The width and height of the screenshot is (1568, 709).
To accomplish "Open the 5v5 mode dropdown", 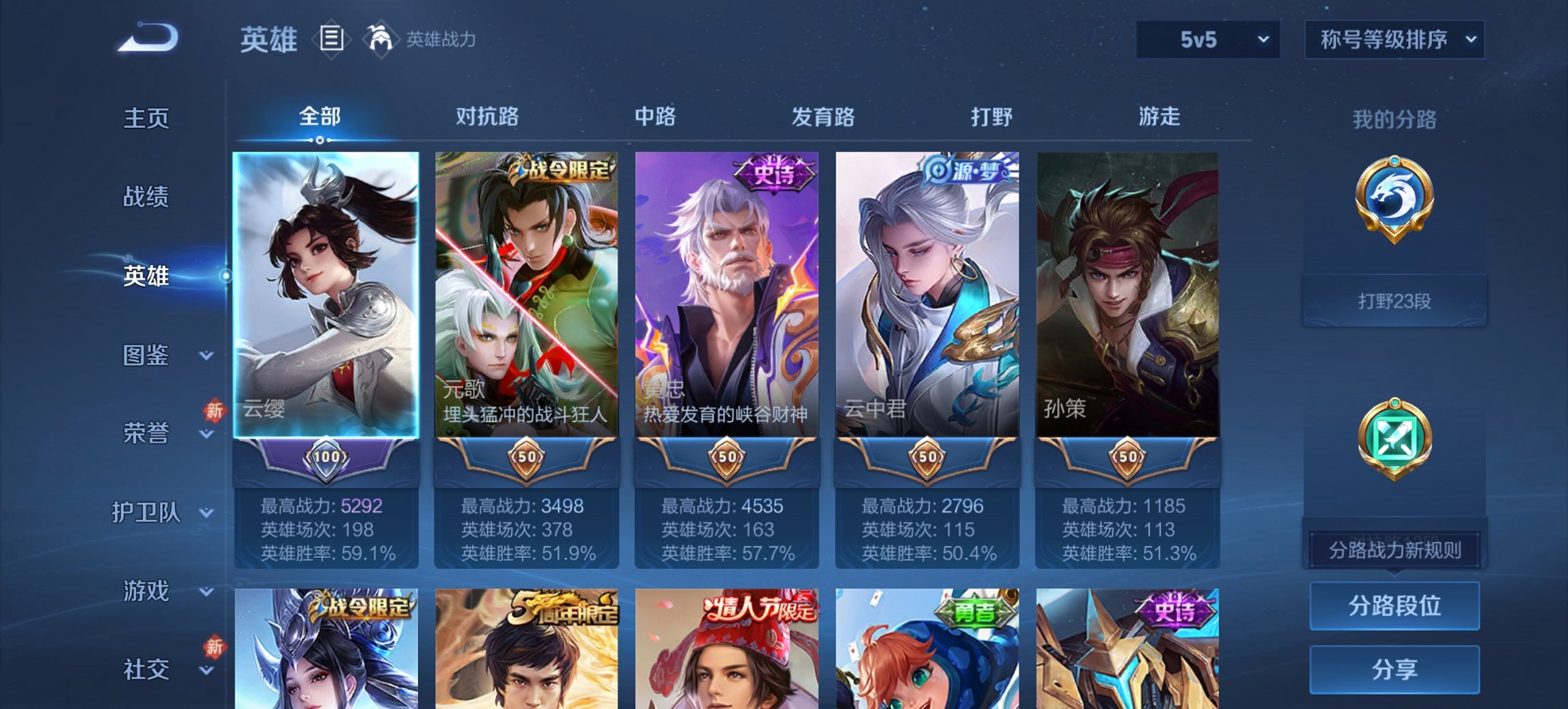I will pyautogui.click(x=1207, y=40).
